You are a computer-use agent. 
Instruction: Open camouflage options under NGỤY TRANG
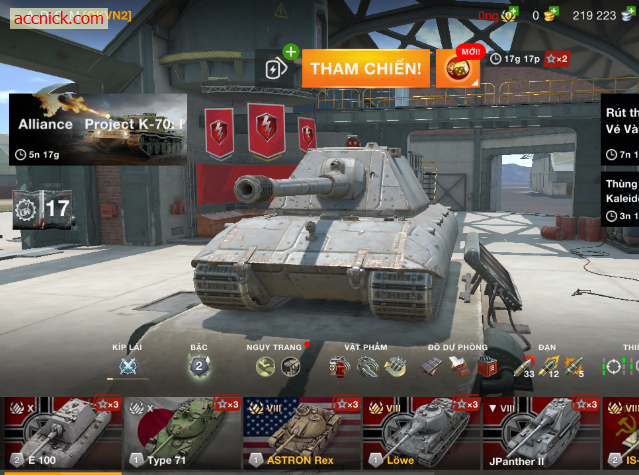[278, 367]
